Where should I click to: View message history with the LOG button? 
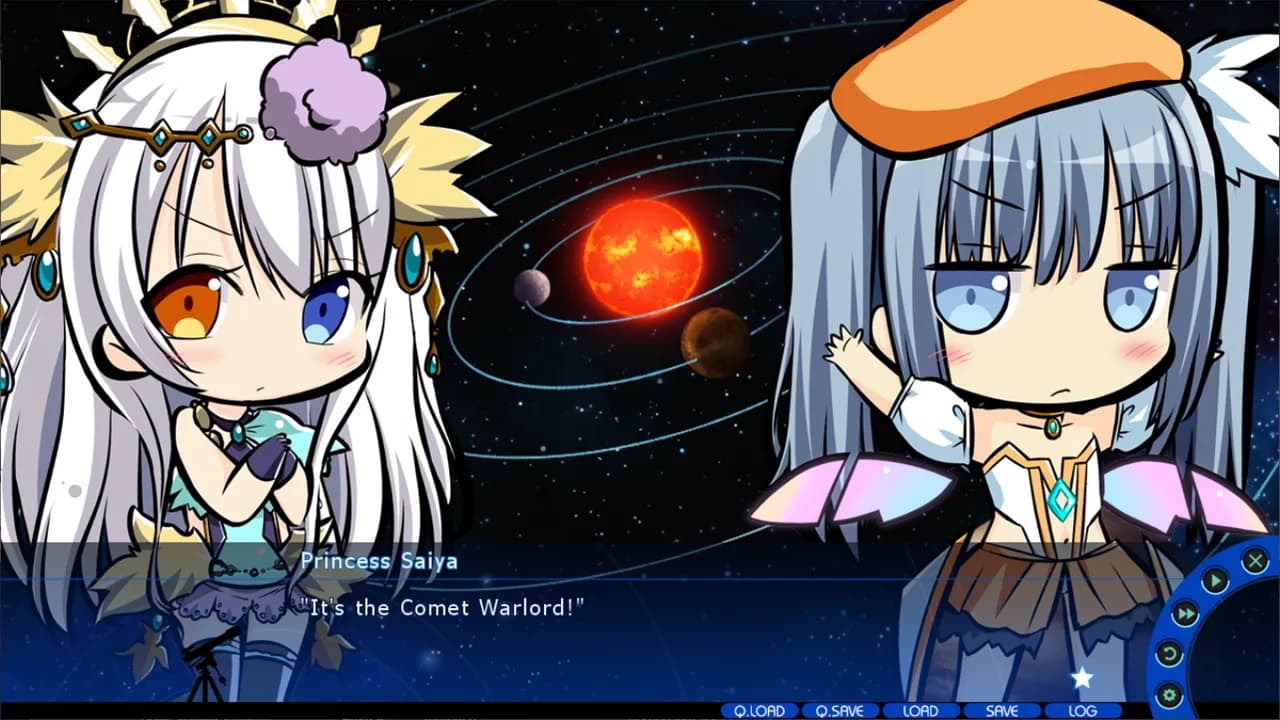tap(1083, 709)
